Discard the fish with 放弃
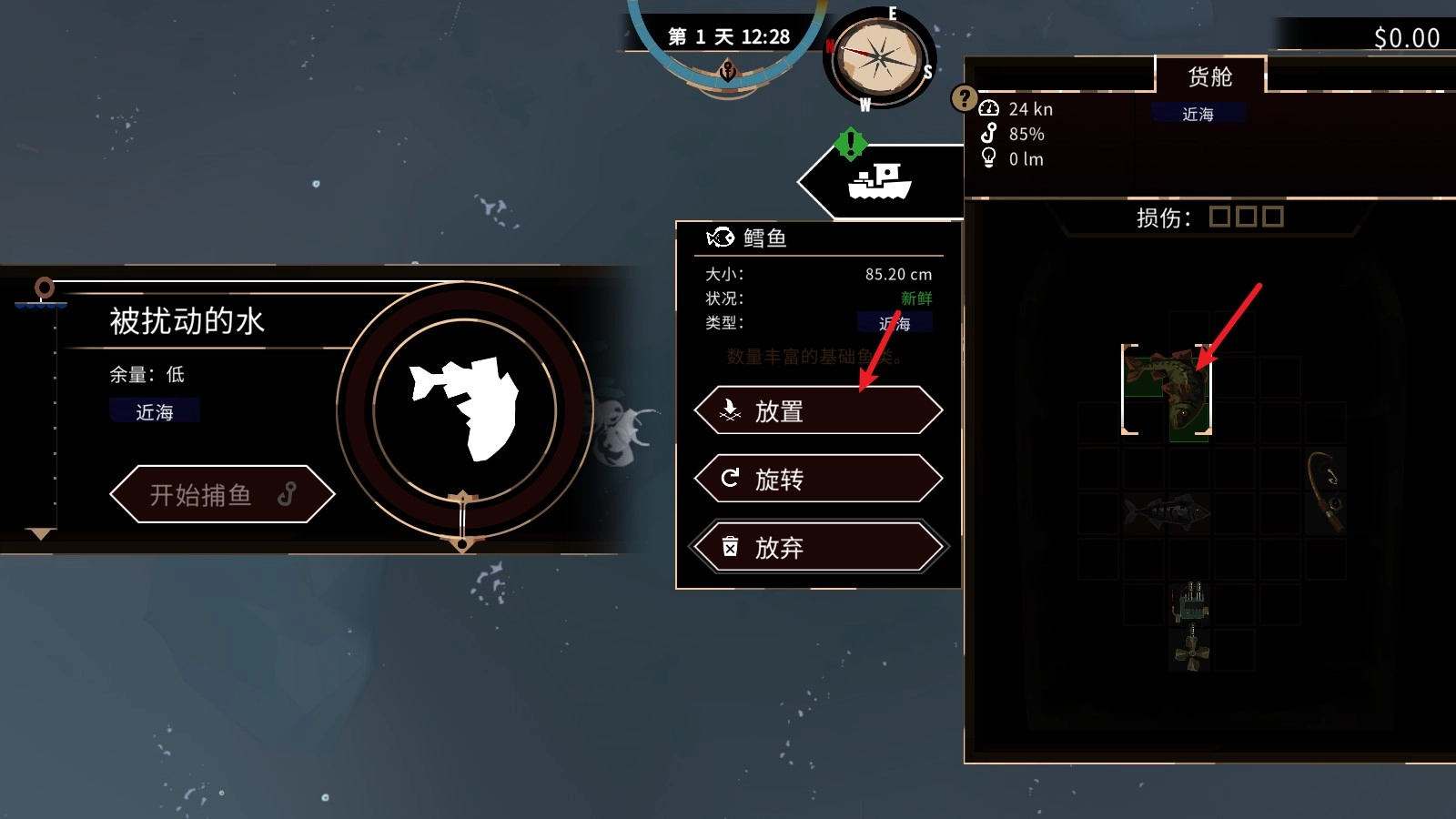This screenshot has height=819, width=1456. point(818,547)
